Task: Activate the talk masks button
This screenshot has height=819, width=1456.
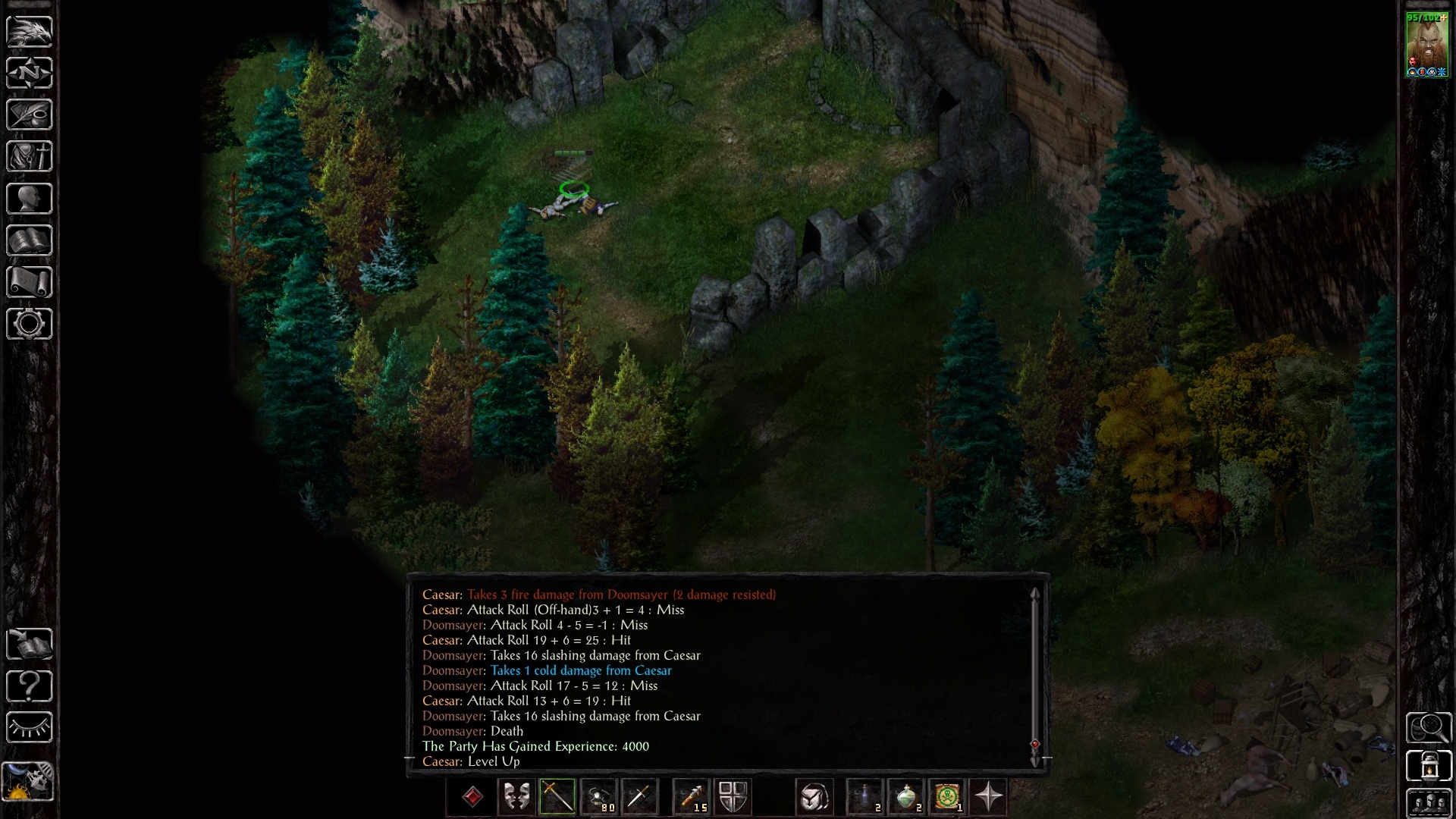Action: (x=516, y=797)
